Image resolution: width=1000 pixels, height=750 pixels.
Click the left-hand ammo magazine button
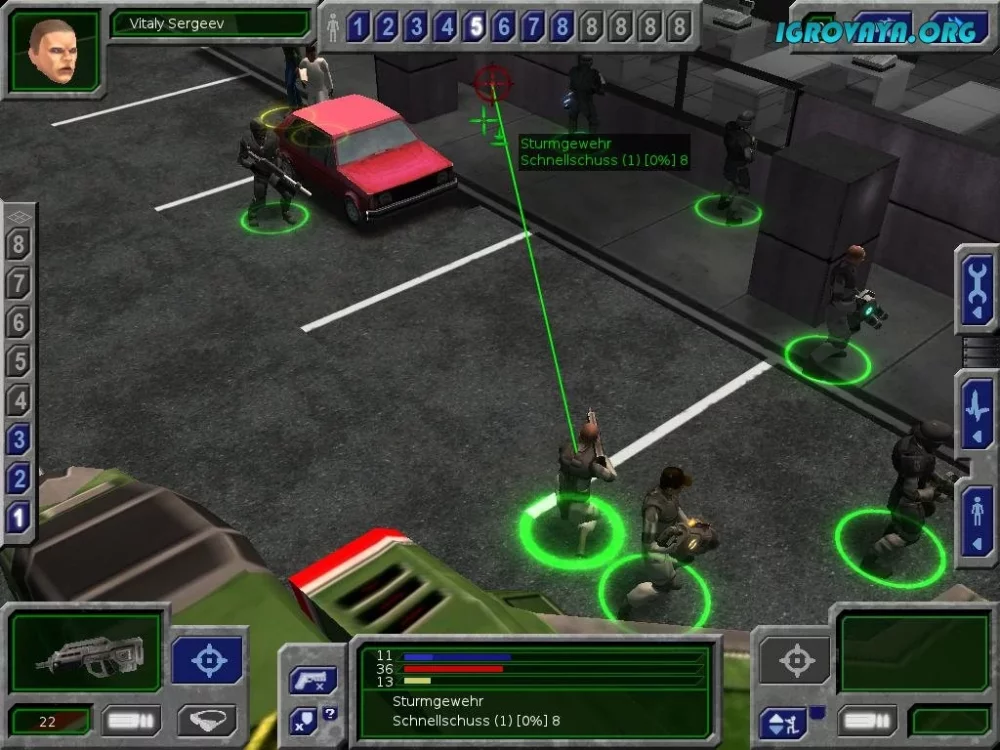(x=132, y=720)
